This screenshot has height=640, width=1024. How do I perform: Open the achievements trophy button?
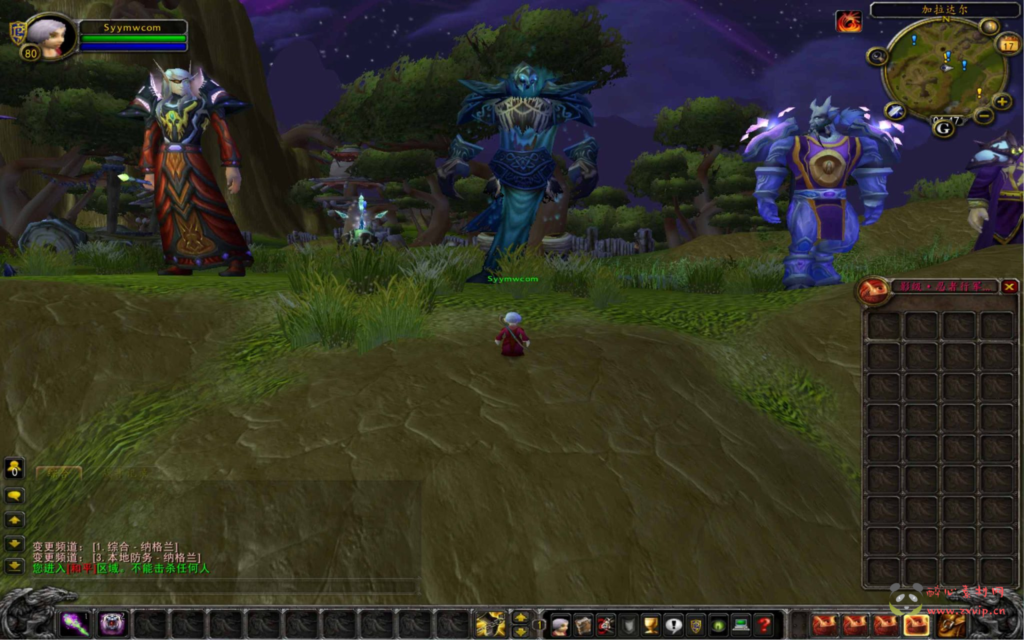(651, 626)
